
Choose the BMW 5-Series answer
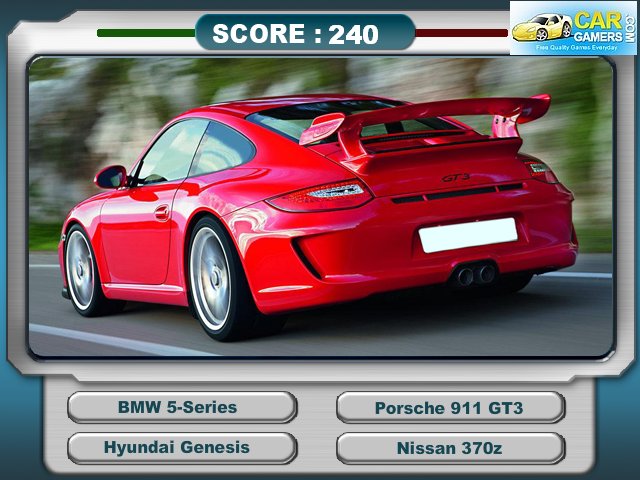point(181,407)
